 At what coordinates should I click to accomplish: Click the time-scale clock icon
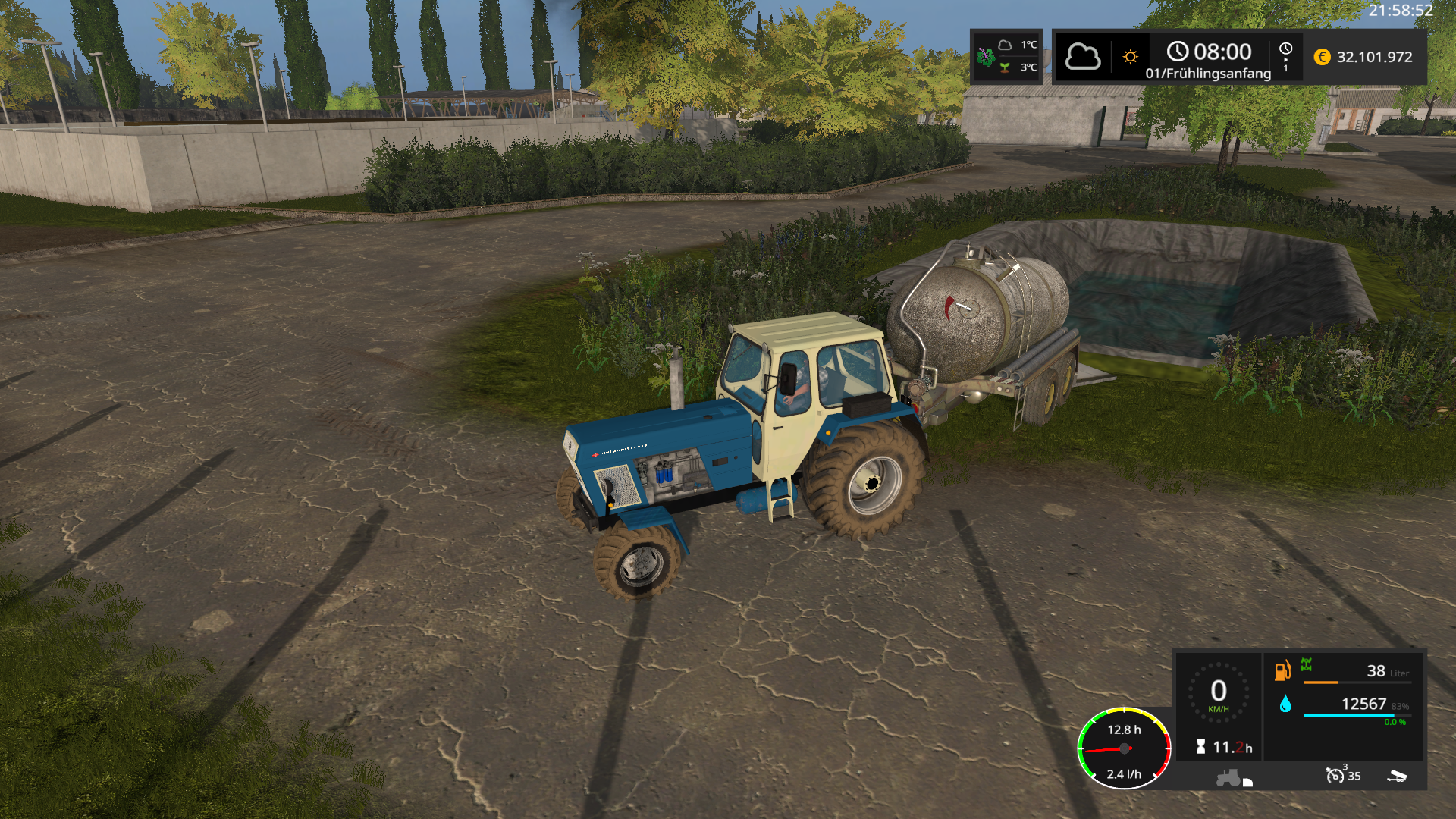coord(1285,49)
